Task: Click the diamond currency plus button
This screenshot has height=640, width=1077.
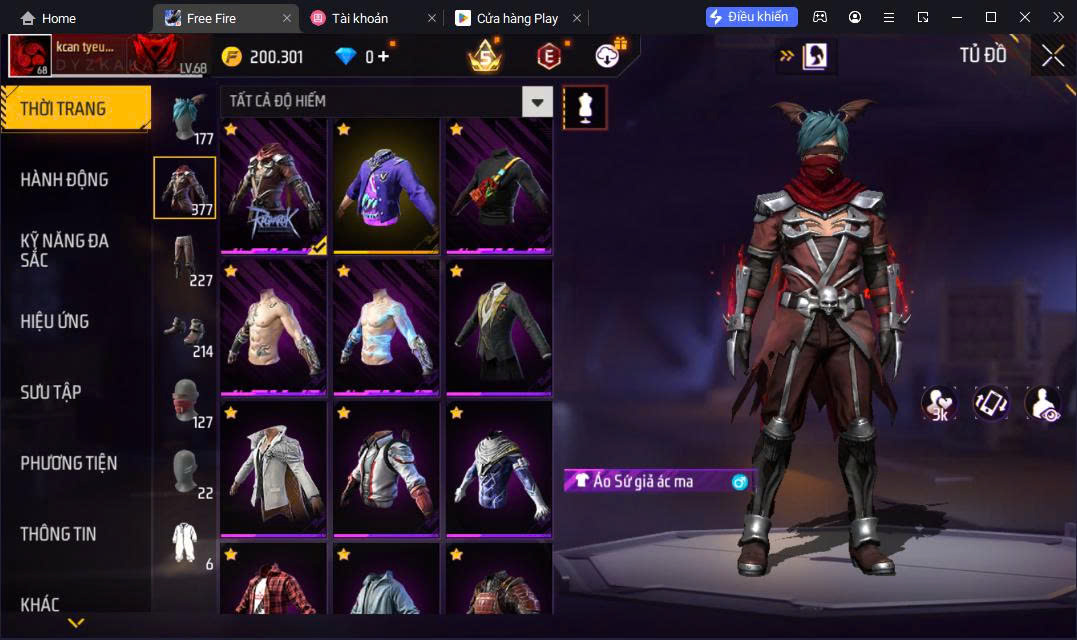Action: (384, 57)
